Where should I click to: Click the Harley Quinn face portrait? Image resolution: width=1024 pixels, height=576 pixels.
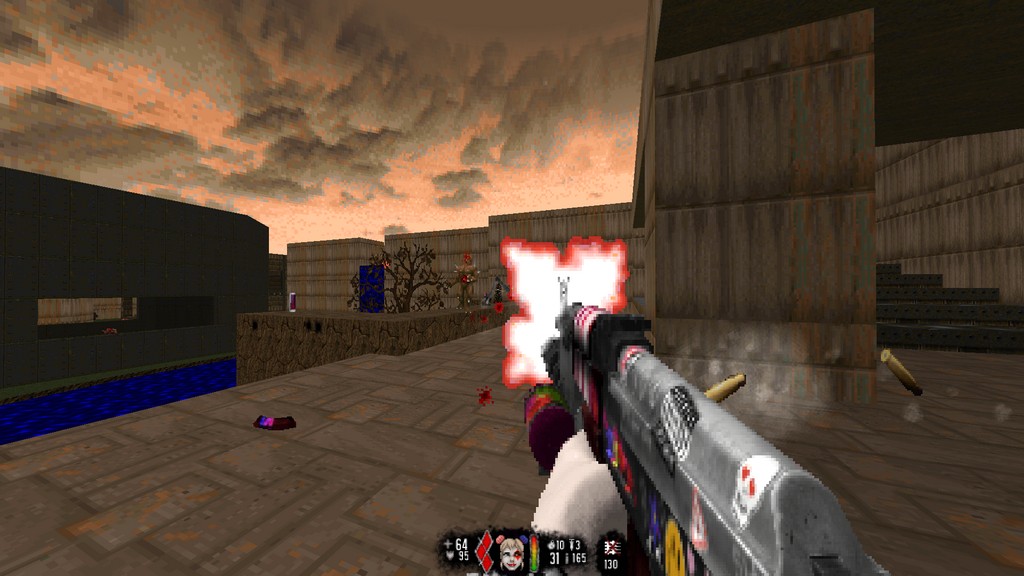tap(512, 553)
